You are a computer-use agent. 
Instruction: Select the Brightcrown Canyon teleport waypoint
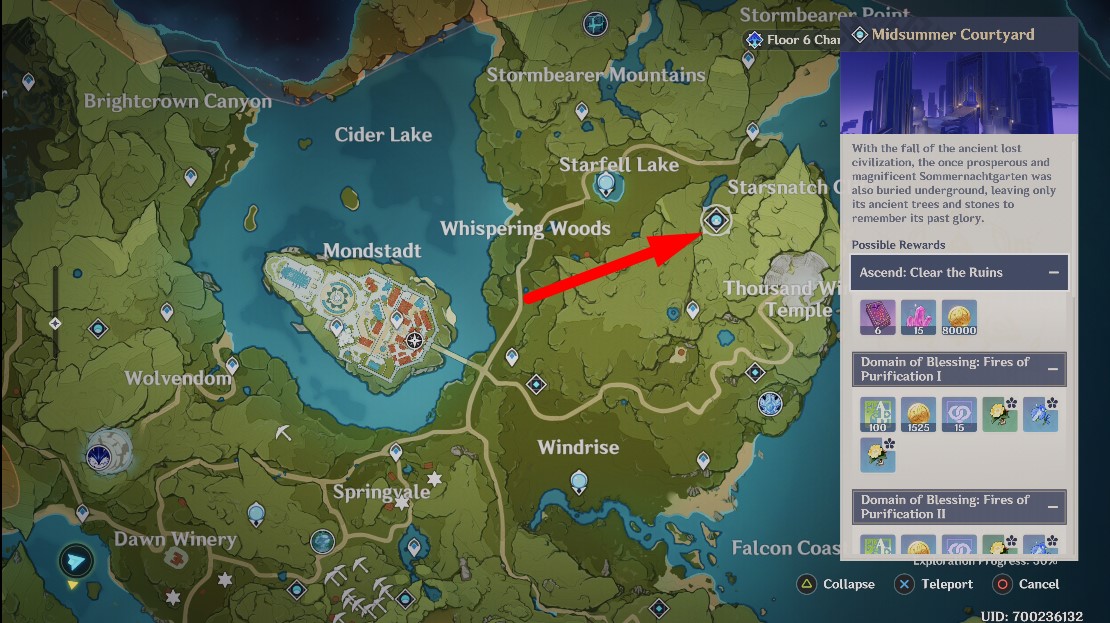click(x=28, y=80)
